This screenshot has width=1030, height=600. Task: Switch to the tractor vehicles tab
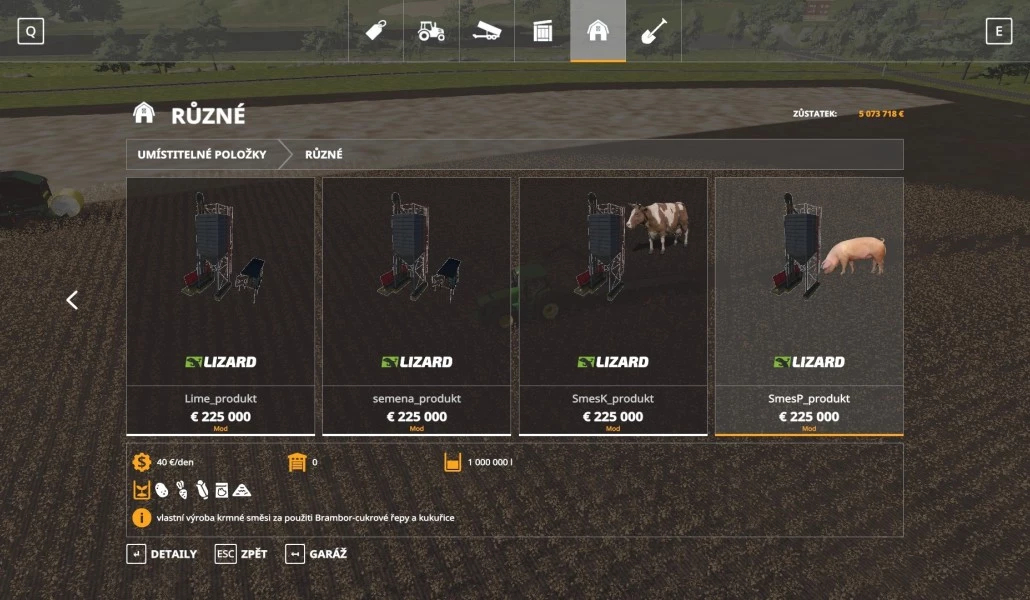431,31
